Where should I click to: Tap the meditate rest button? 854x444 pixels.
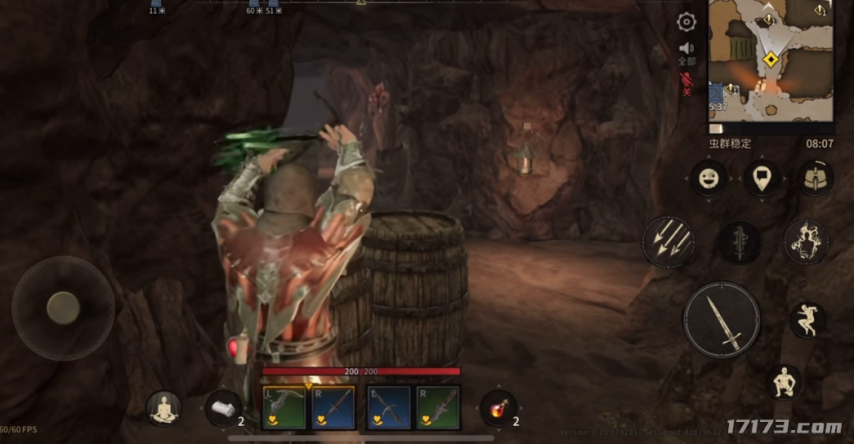pos(163,407)
